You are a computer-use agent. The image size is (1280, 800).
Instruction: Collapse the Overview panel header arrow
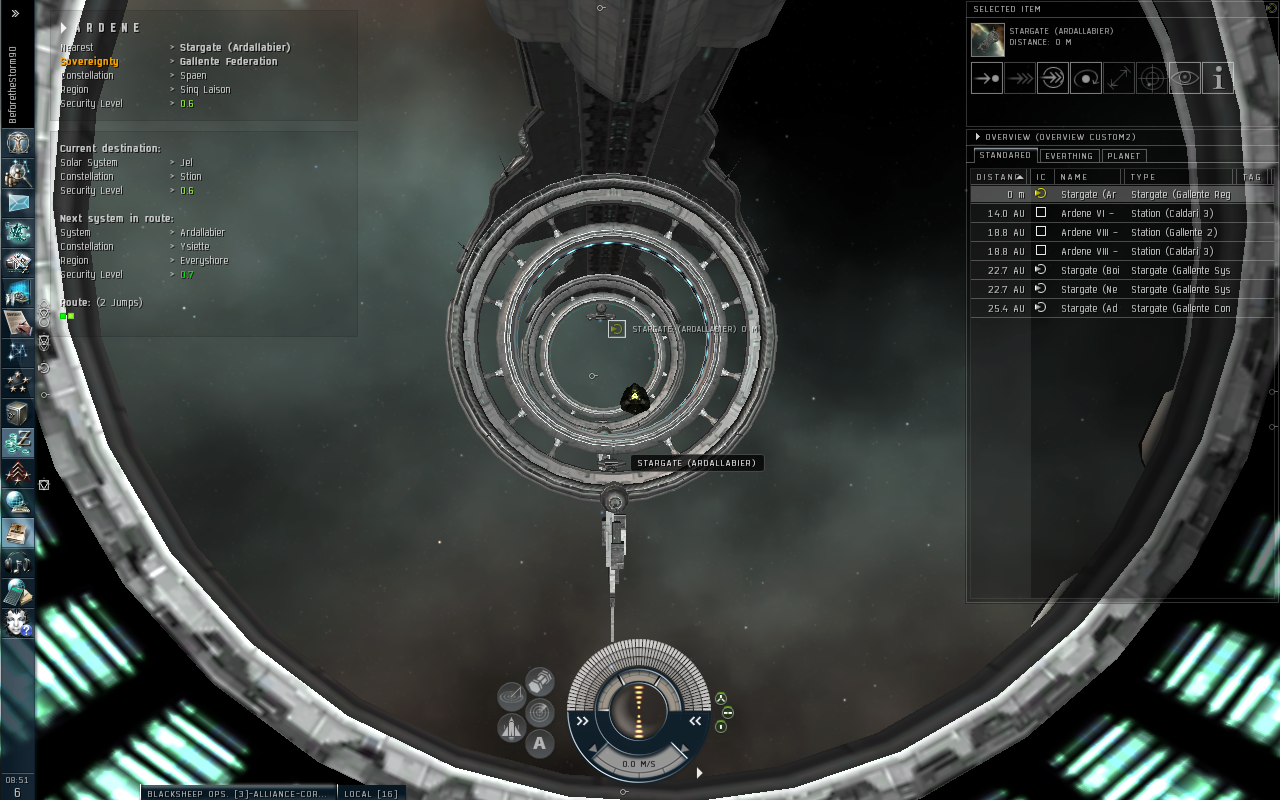(977, 137)
